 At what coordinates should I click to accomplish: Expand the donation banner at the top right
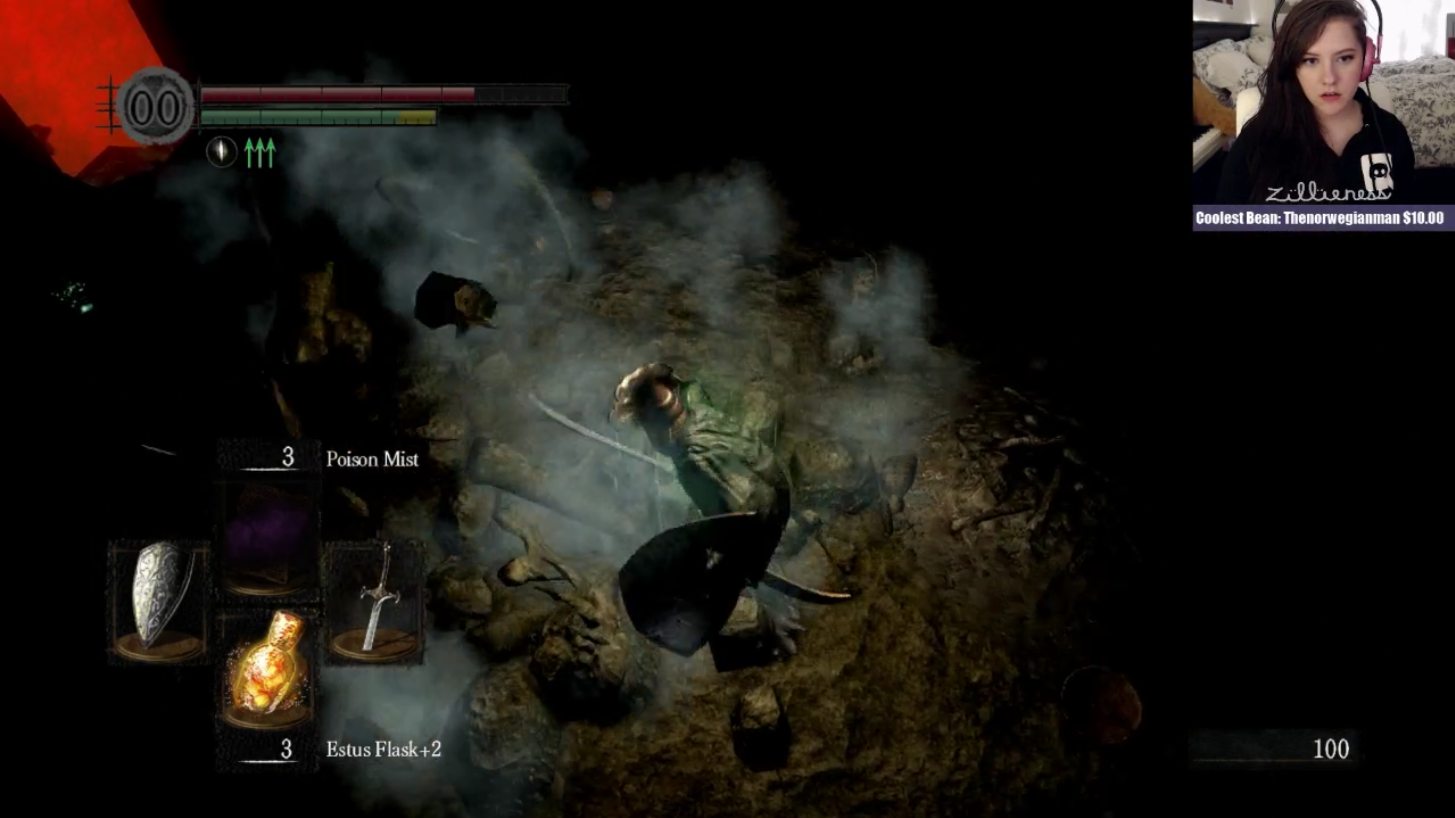pyautogui.click(x=1320, y=214)
